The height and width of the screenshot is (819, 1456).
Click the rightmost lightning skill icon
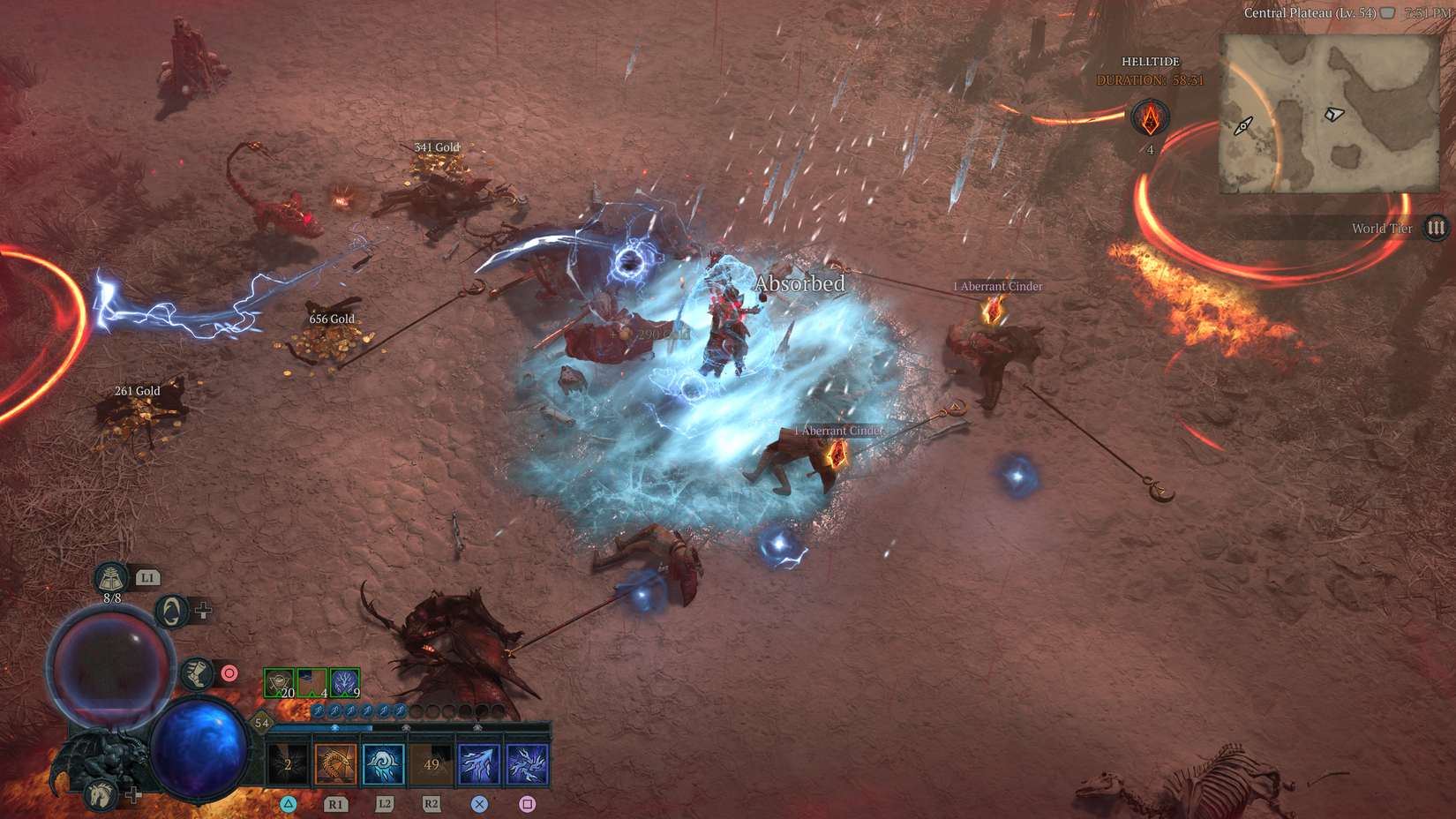(529, 764)
